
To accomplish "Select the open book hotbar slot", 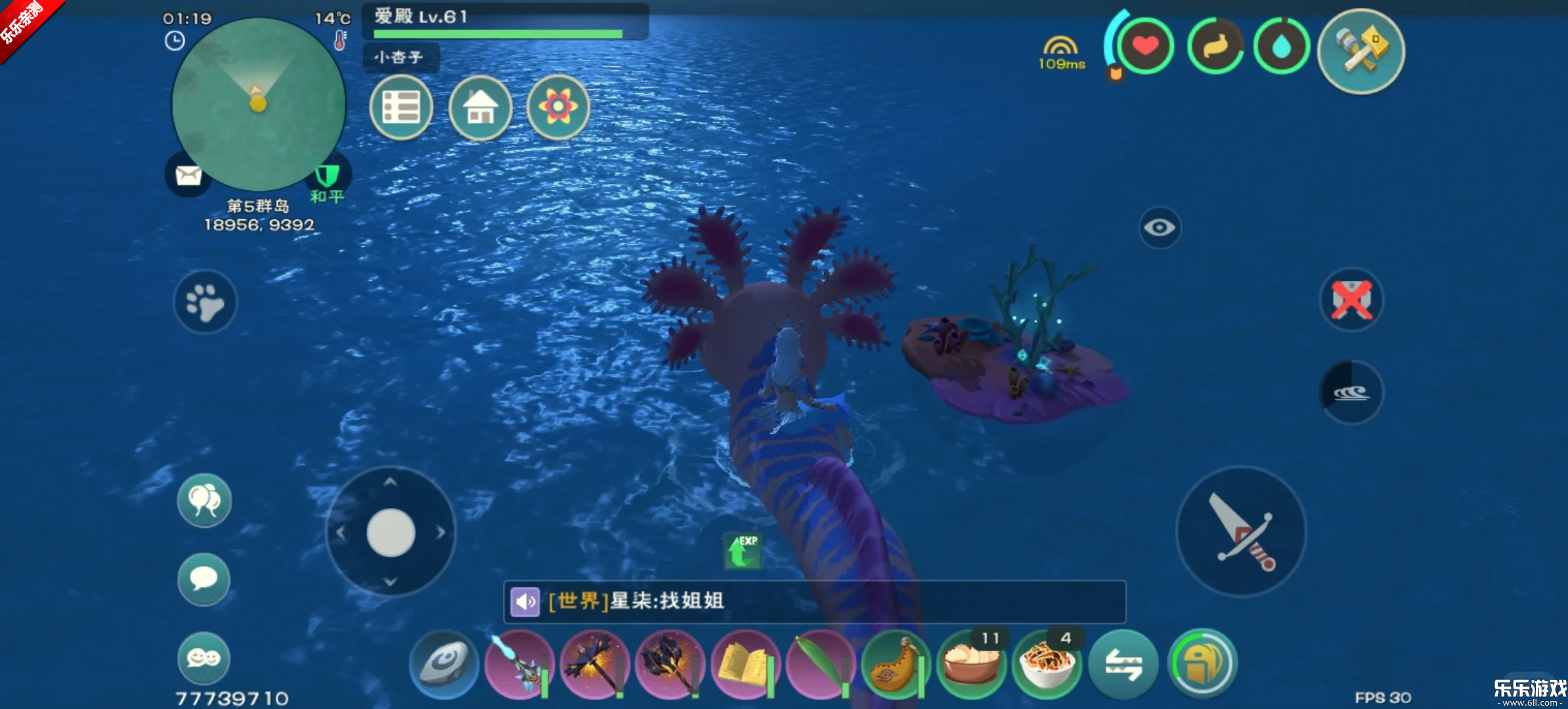I will 745,664.
